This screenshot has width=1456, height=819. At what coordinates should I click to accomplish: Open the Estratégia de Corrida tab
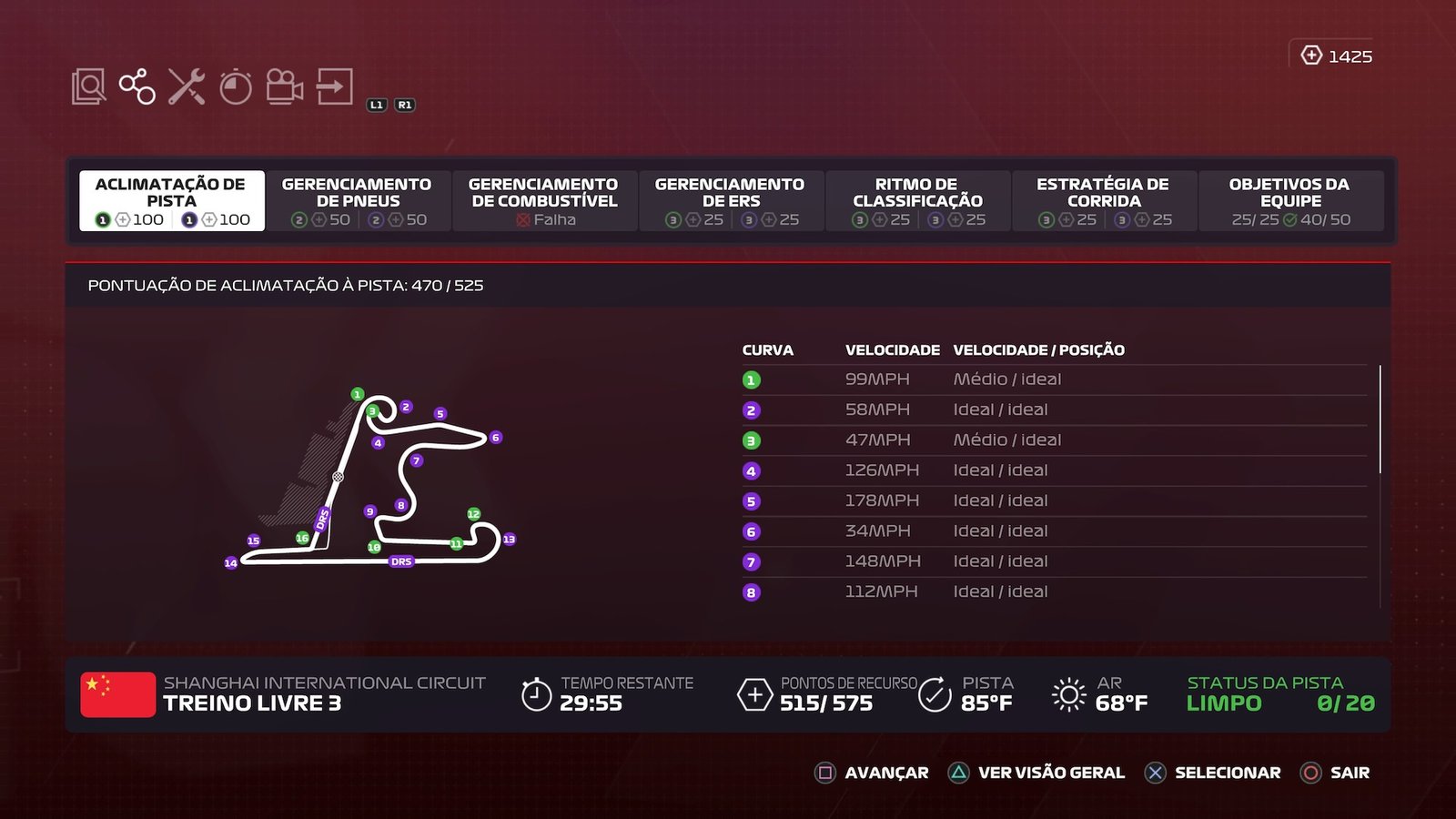[1103, 200]
